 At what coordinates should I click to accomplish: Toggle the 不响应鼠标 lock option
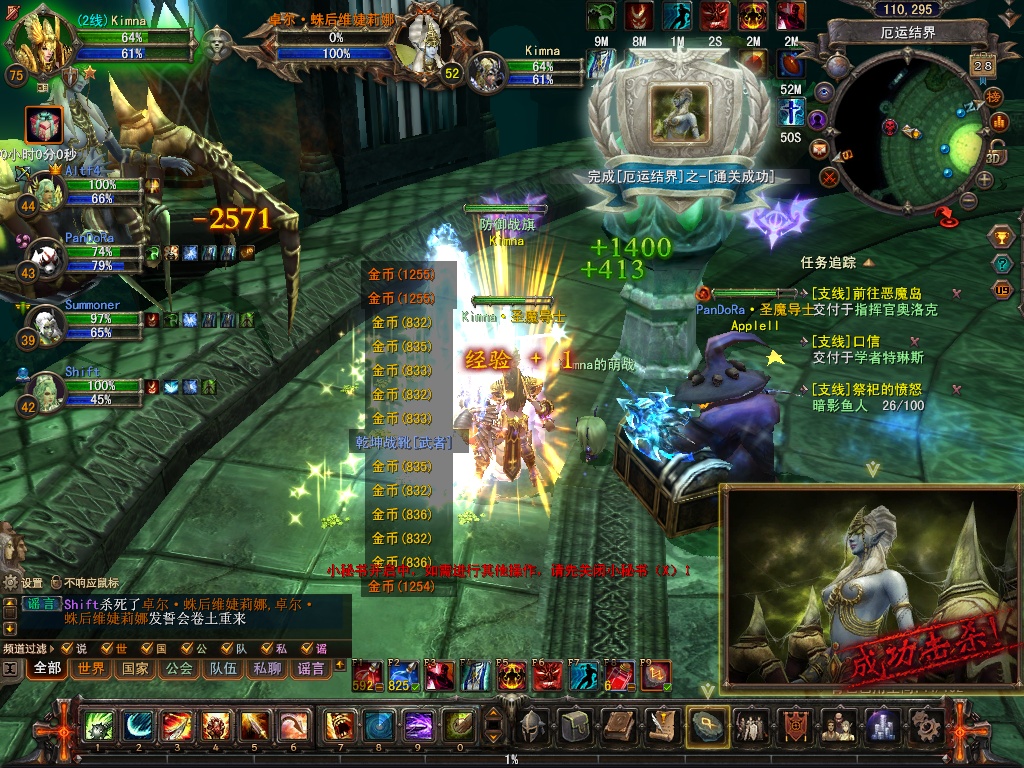[x=55, y=582]
